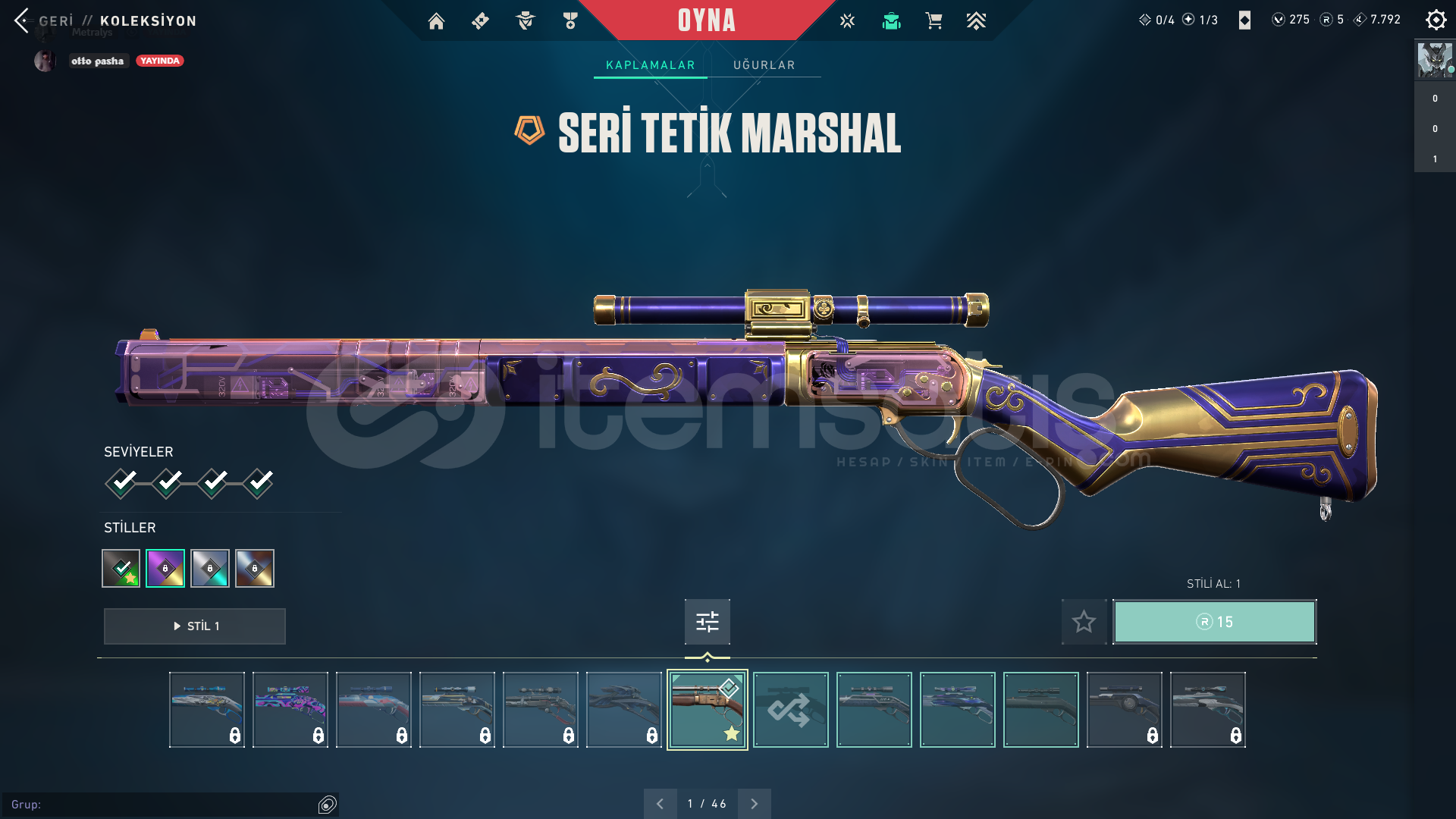Buy the style for 15 Radianite
This screenshot has height=819, width=1456.
pos(1214,622)
